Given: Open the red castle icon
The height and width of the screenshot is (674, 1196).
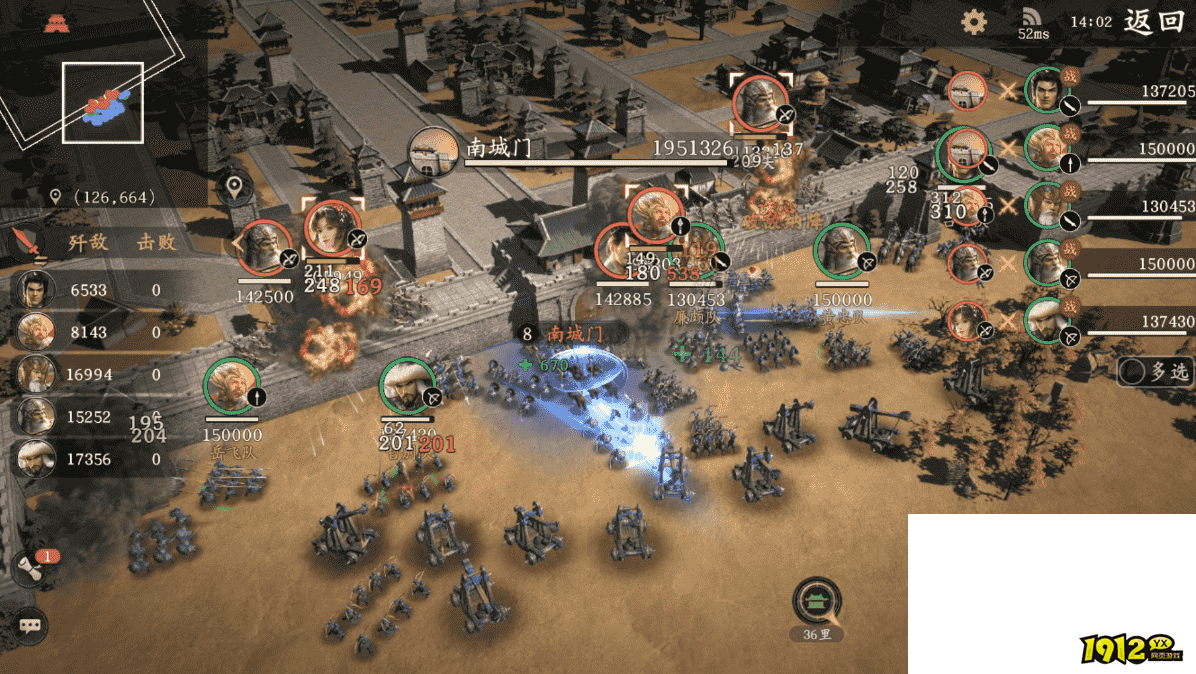Looking at the screenshot, I should [x=55, y=24].
